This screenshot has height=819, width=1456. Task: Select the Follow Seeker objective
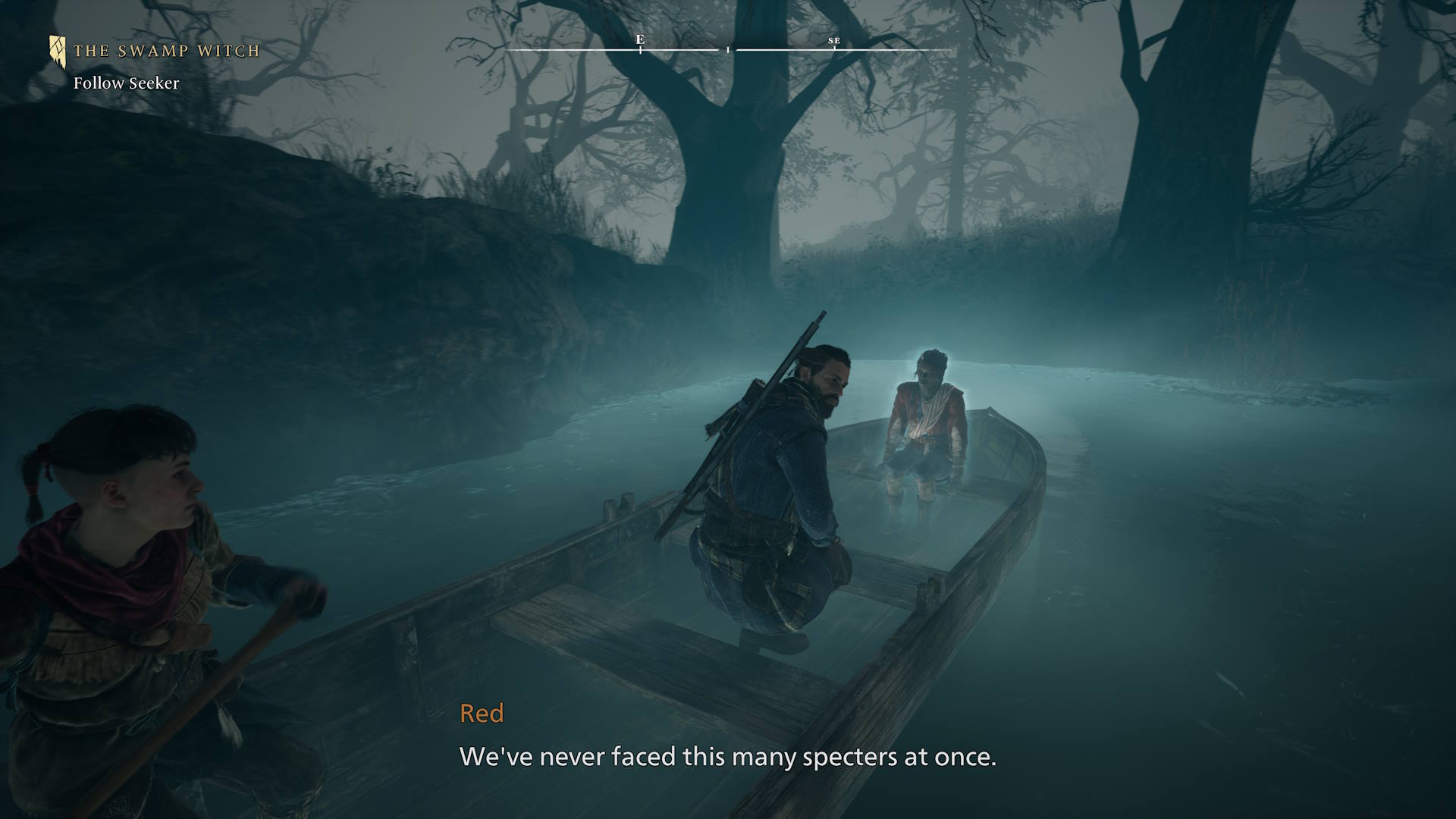click(126, 83)
